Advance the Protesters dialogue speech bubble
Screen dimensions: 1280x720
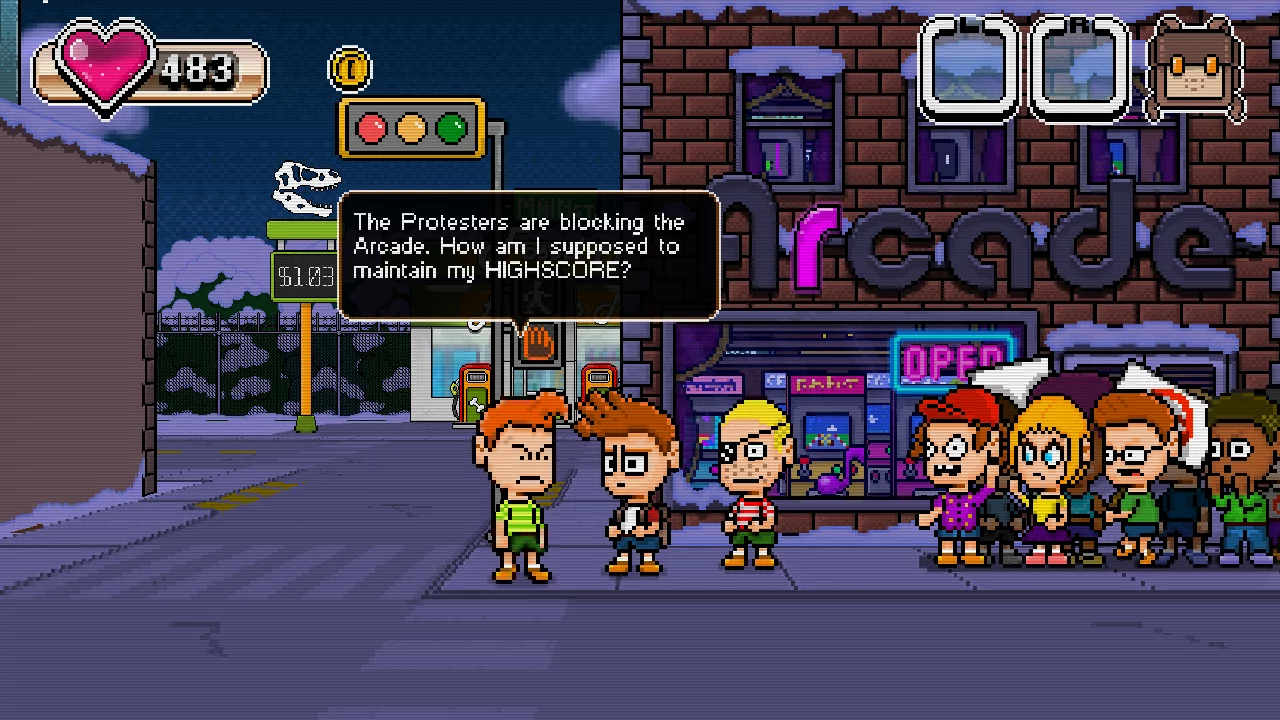coord(529,254)
